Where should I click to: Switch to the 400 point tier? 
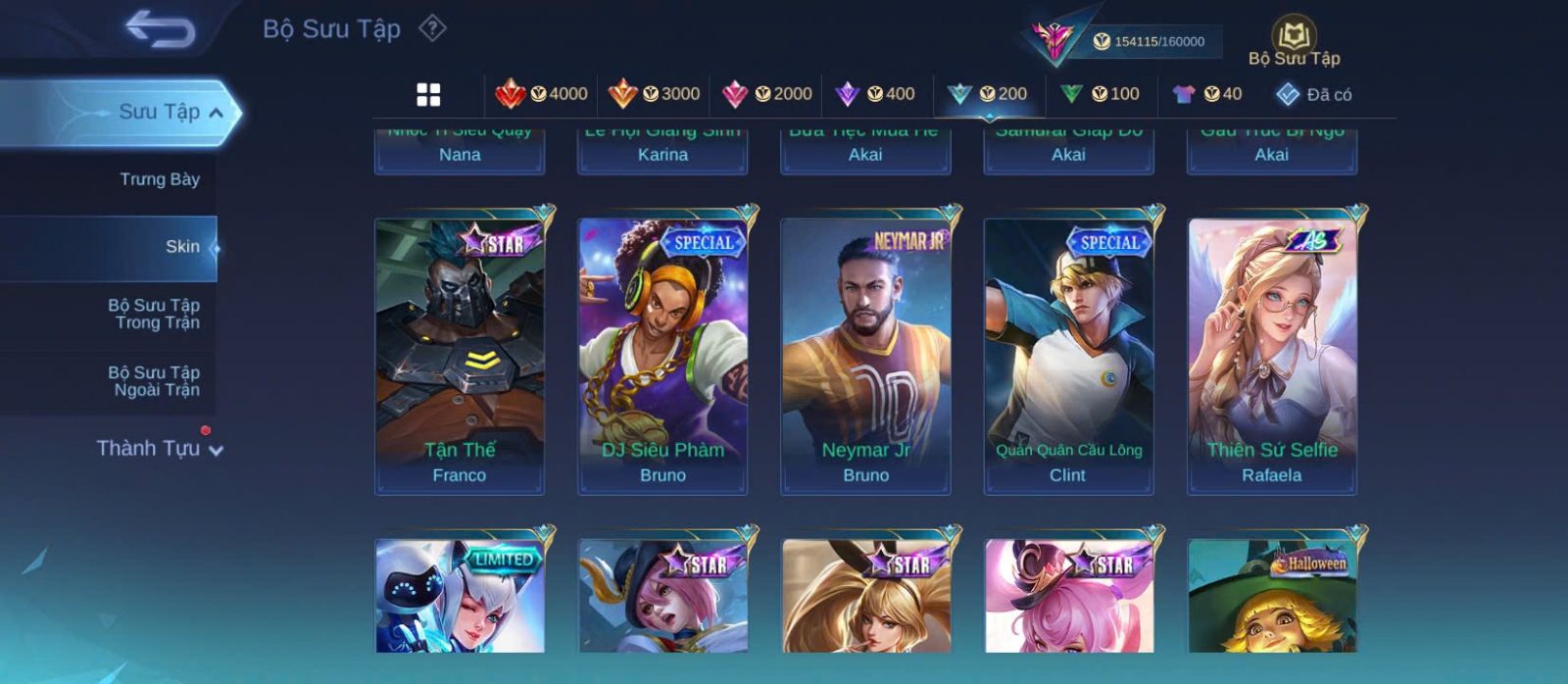pos(875,94)
